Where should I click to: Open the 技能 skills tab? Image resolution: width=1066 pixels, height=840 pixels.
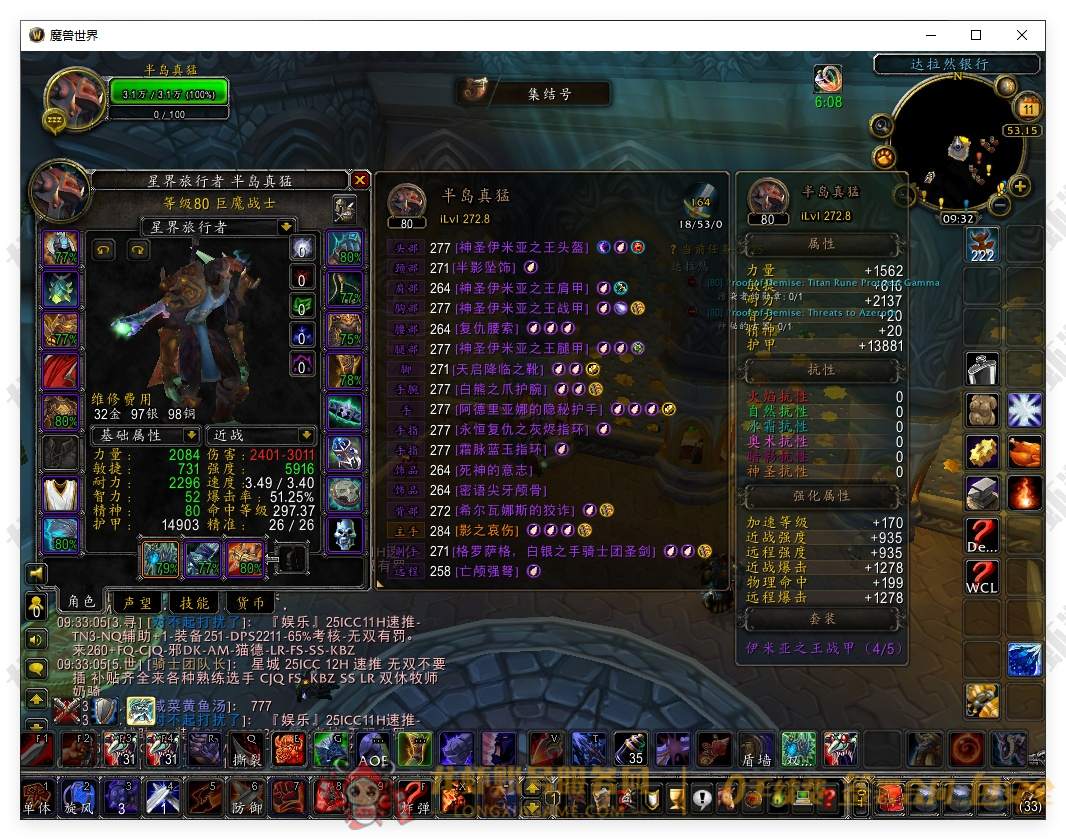pos(194,602)
